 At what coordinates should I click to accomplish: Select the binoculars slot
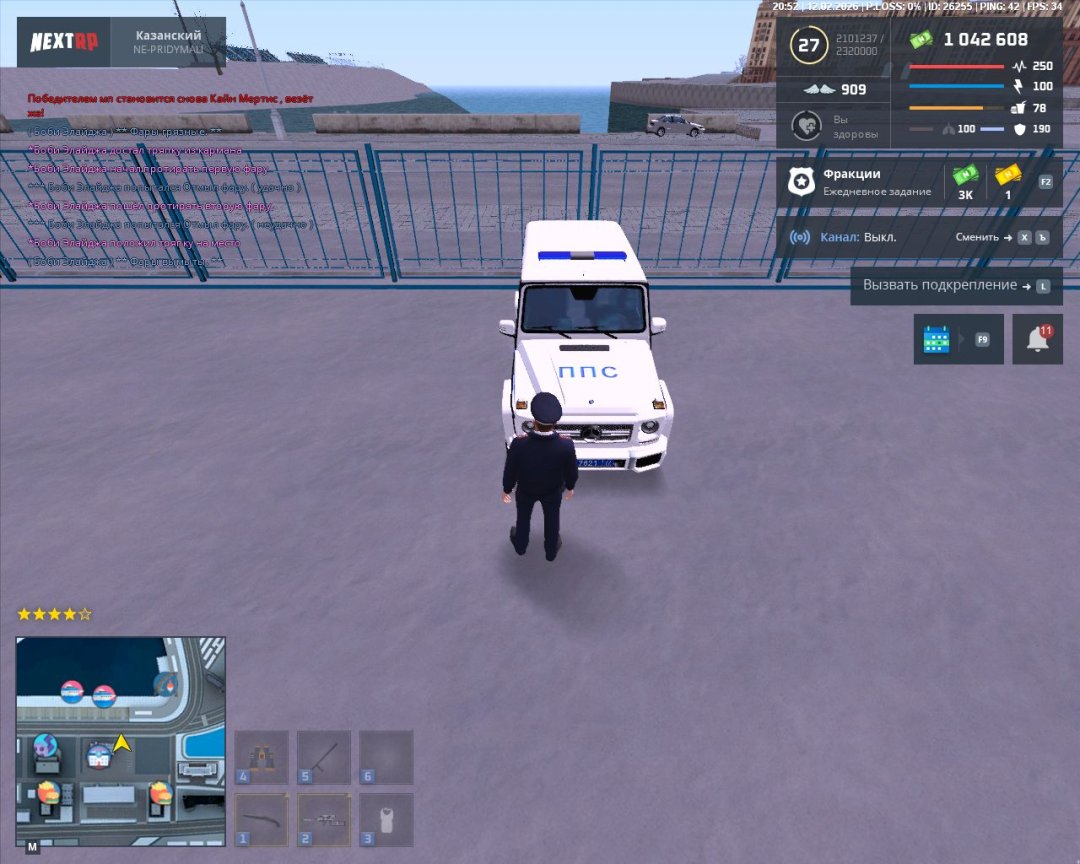tap(262, 757)
